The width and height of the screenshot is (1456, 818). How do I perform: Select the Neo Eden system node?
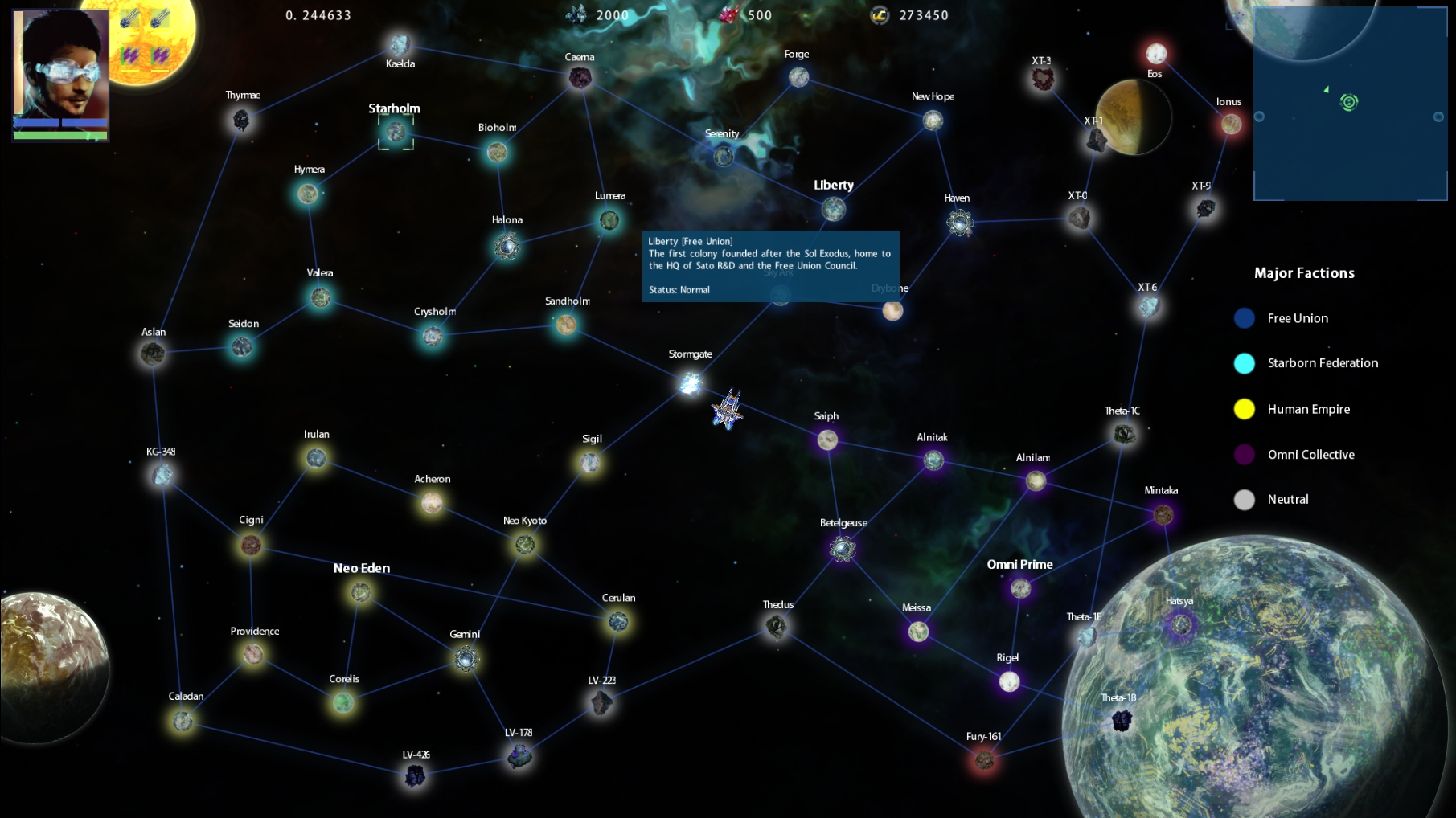[x=360, y=593]
